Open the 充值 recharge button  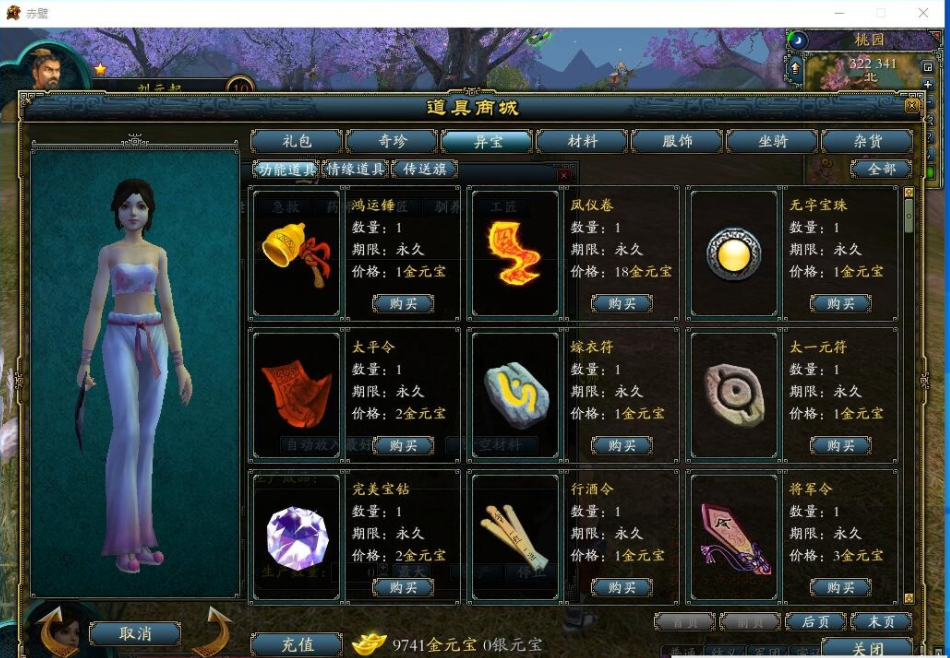tap(297, 645)
